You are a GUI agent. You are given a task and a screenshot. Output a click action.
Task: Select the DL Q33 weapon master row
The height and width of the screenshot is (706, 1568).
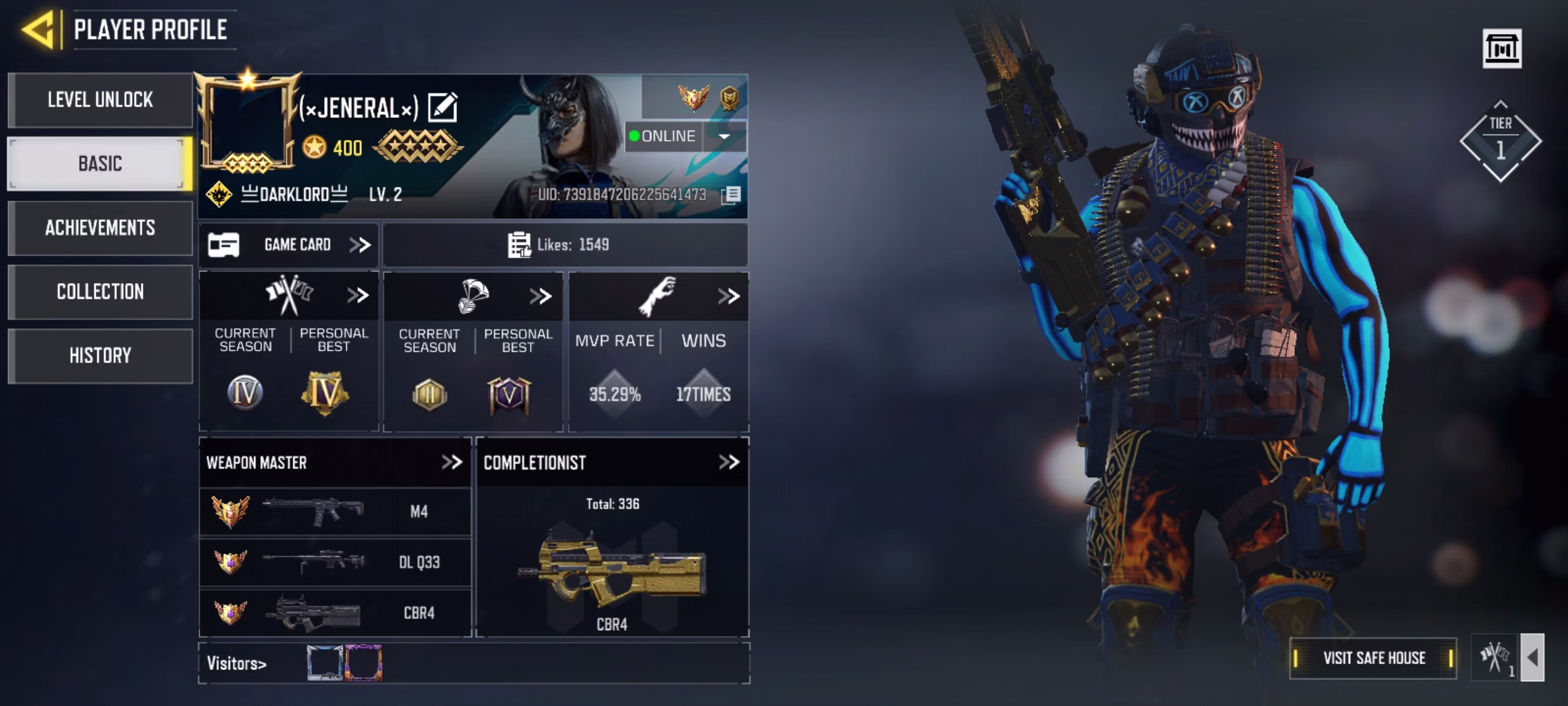click(x=335, y=562)
